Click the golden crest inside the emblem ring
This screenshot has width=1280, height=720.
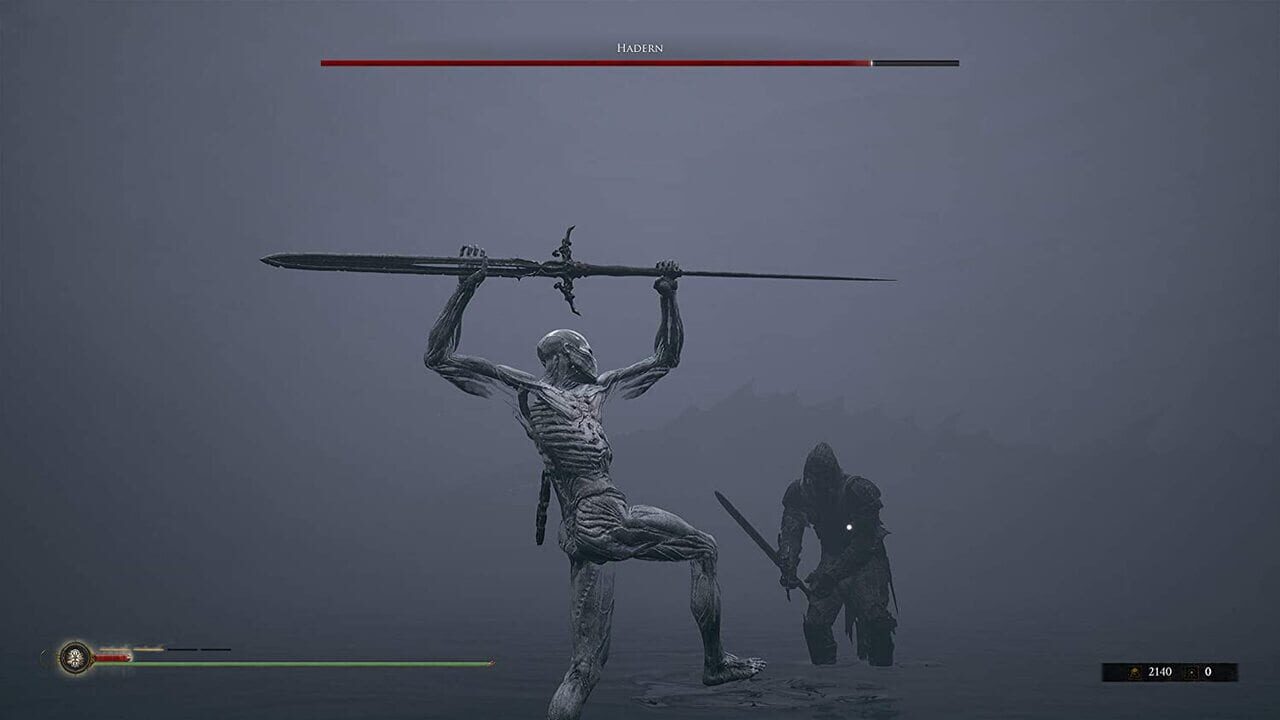pyautogui.click(x=73, y=656)
